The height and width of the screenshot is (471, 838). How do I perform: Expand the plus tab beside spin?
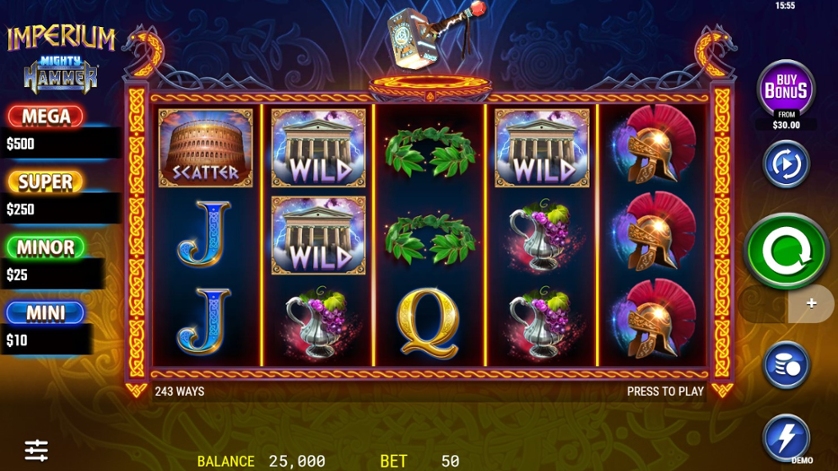click(811, 303)
